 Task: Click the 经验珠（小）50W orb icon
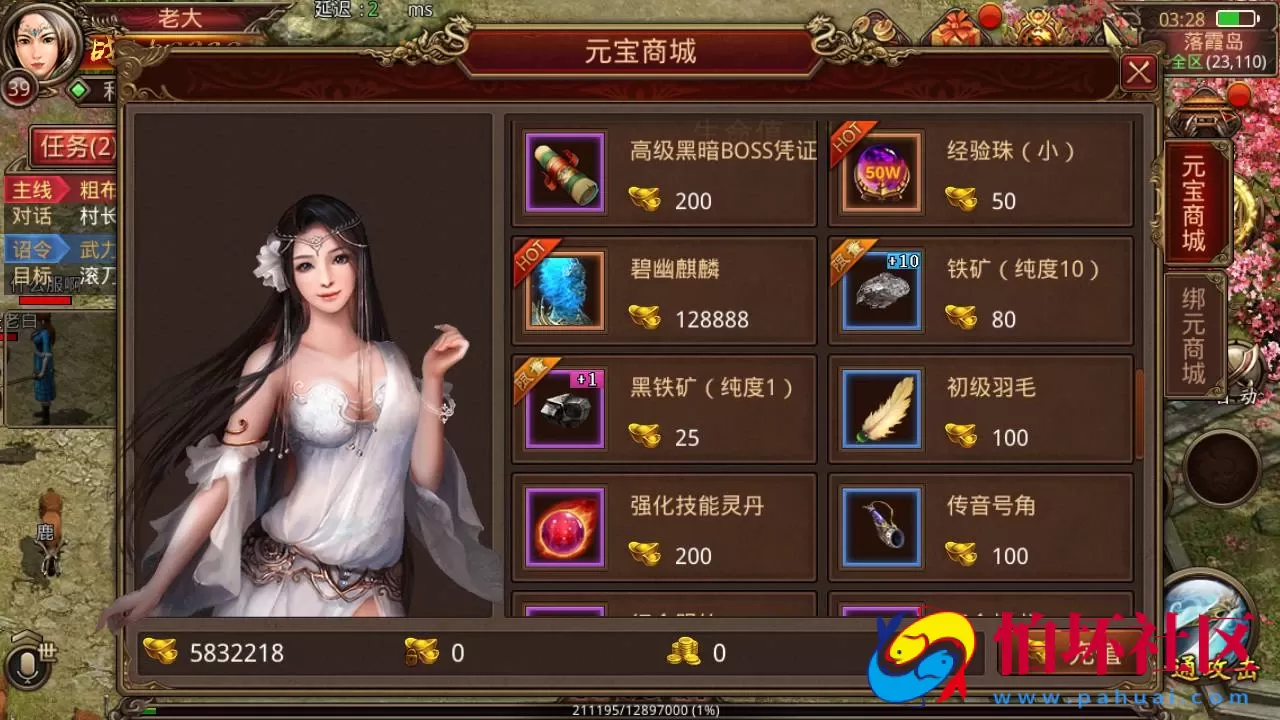879,171
